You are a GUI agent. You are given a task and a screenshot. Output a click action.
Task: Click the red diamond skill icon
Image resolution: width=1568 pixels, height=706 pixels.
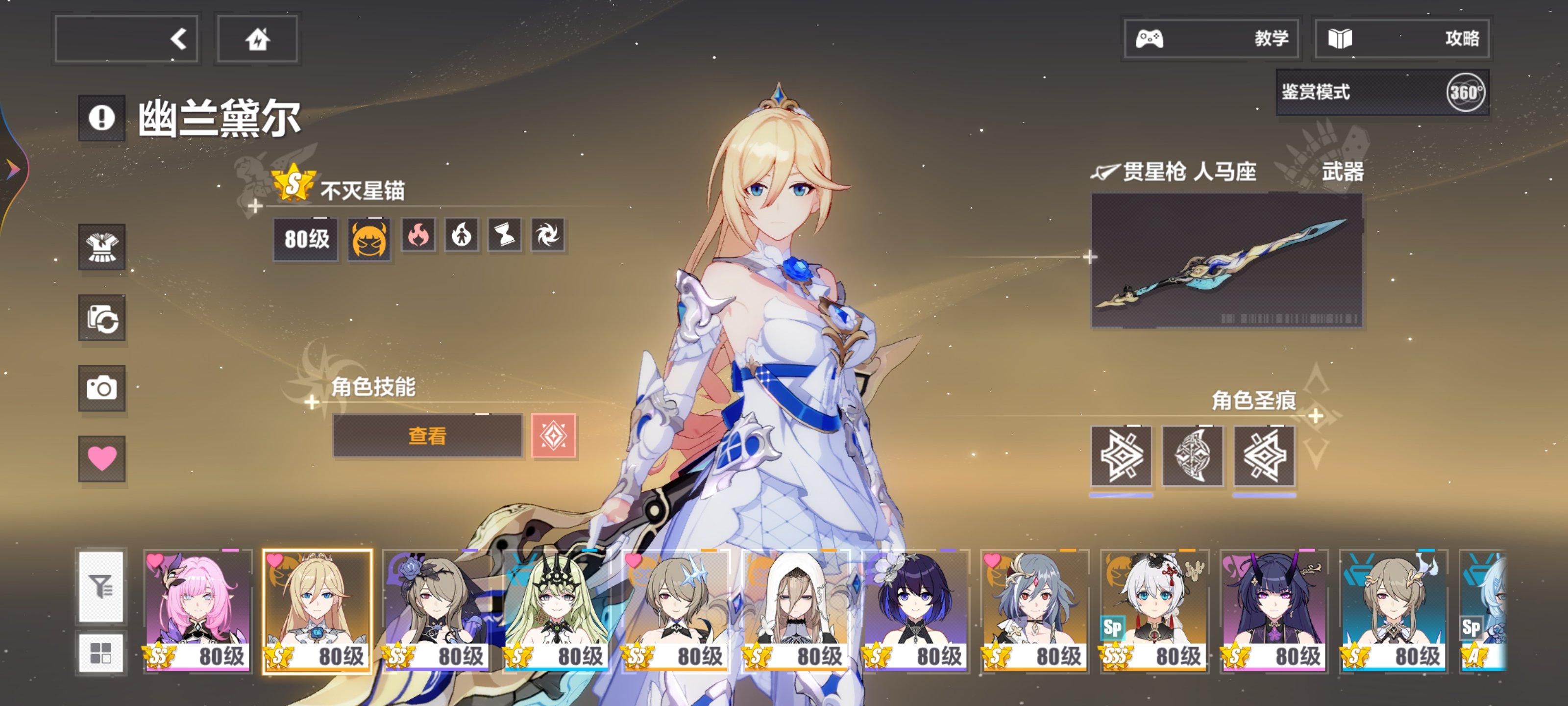(x=553, y=435)
